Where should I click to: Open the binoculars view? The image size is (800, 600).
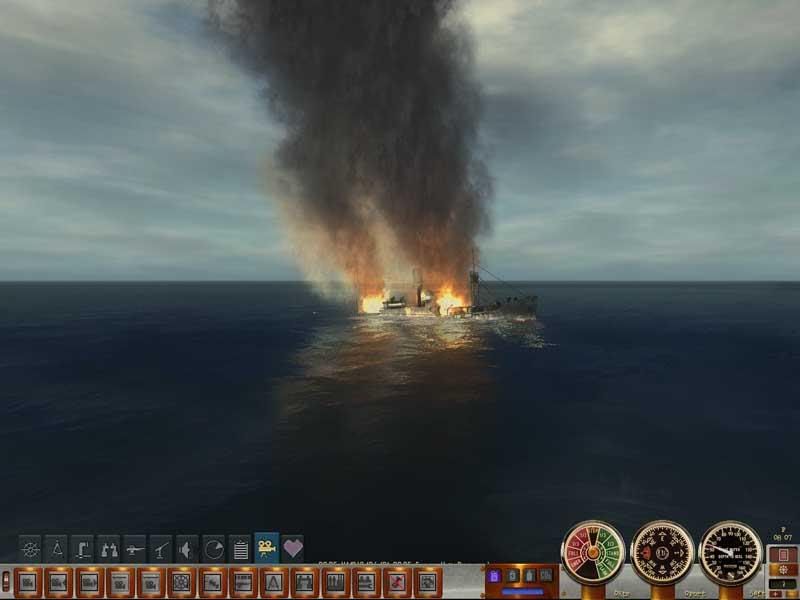point(108,548)
